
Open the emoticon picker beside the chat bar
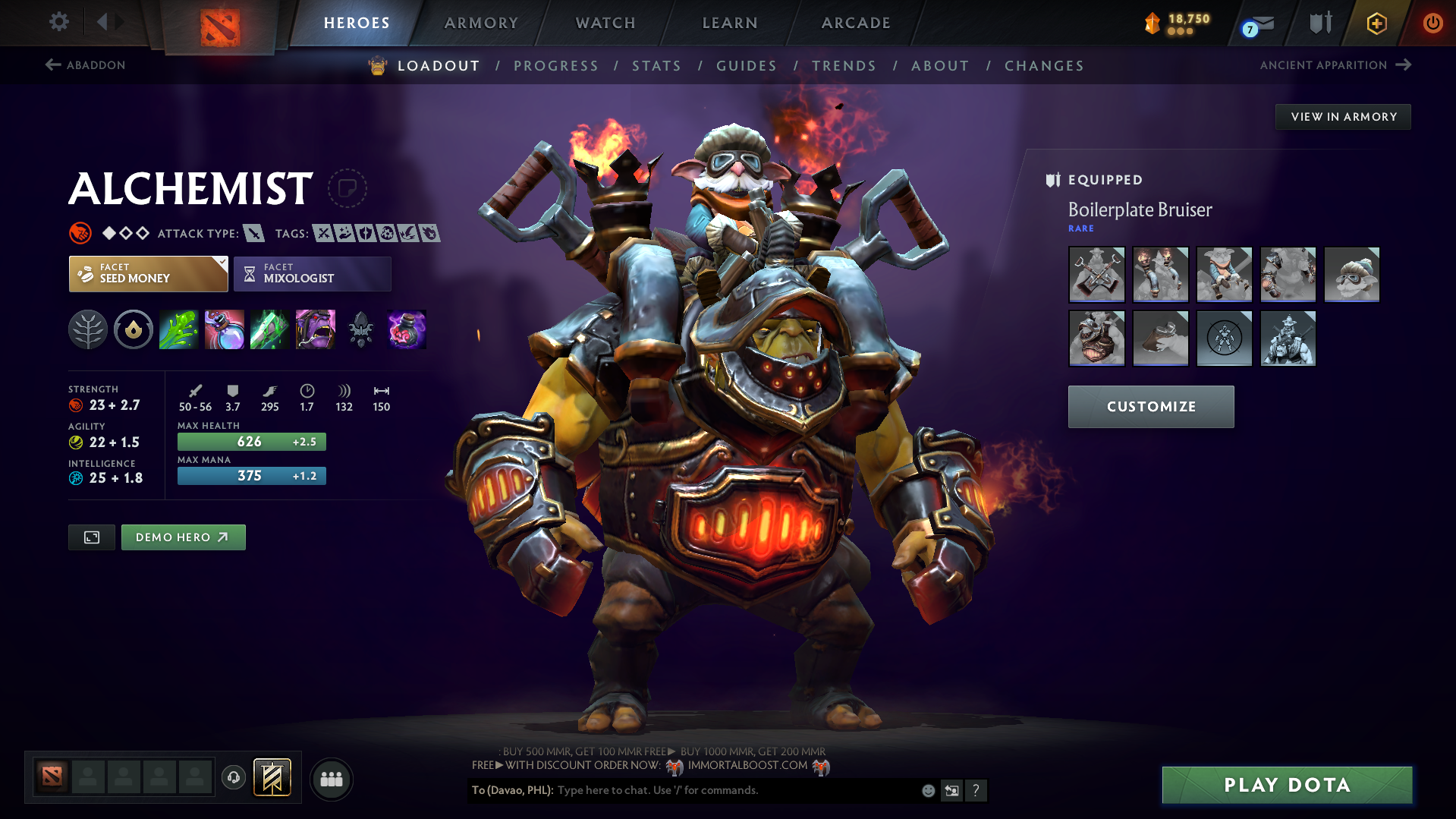[x=927, y=790]
